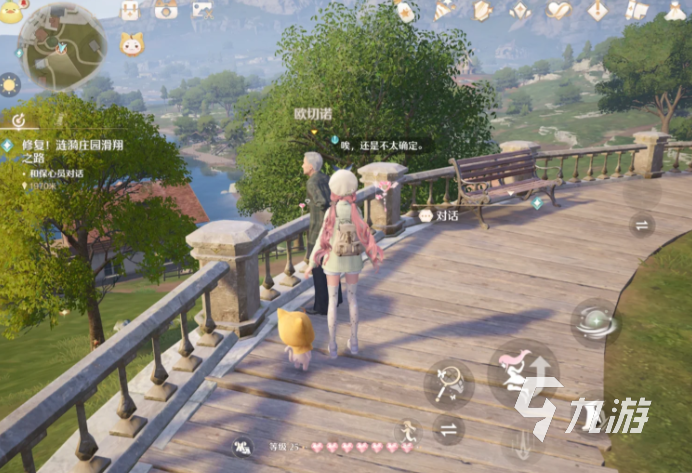Open the heart icon menu in top bar
The width and height of the screenshot is (692, 473).
click(558, 10)
